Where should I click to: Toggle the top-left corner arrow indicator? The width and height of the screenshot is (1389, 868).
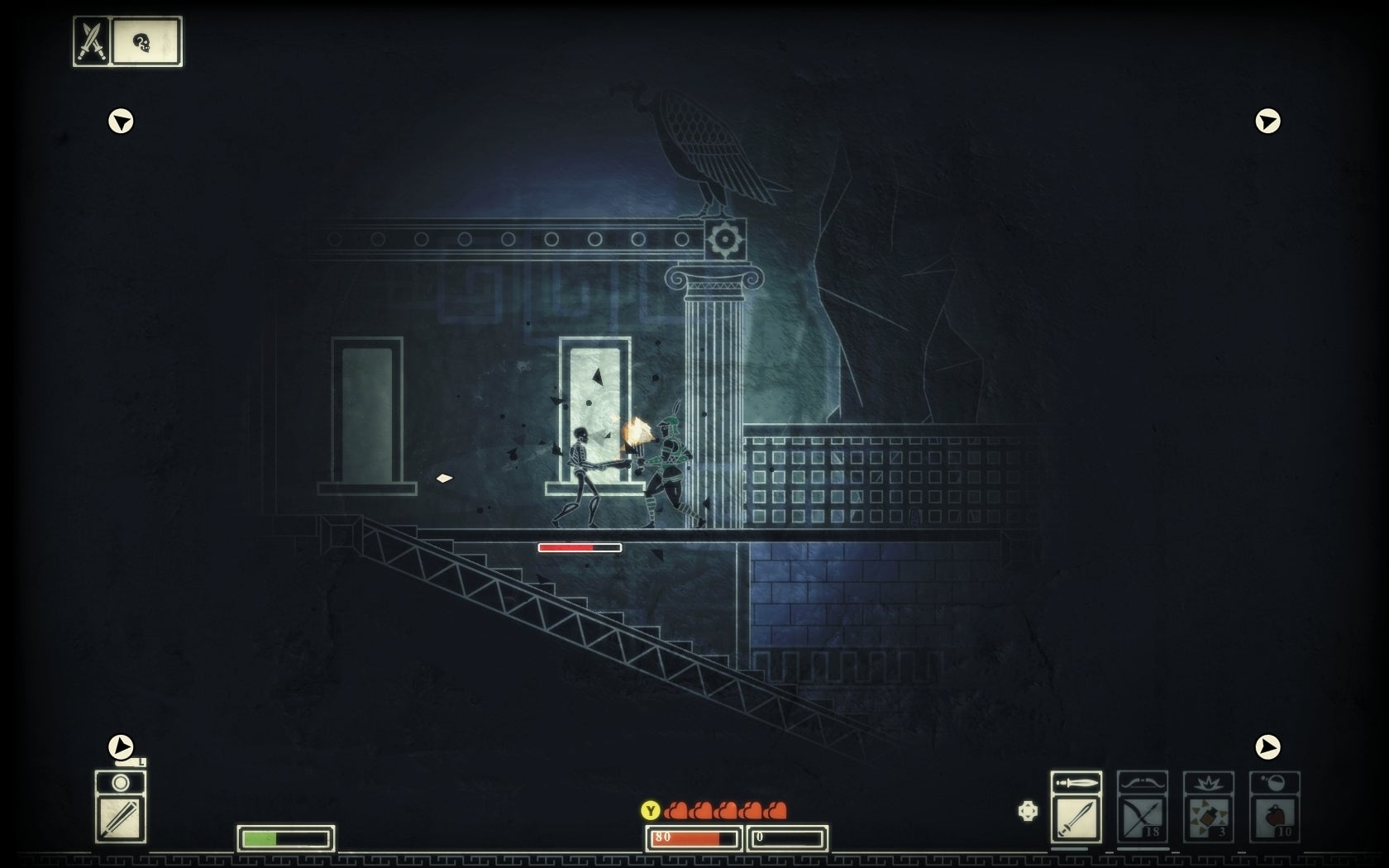[122, 122]
